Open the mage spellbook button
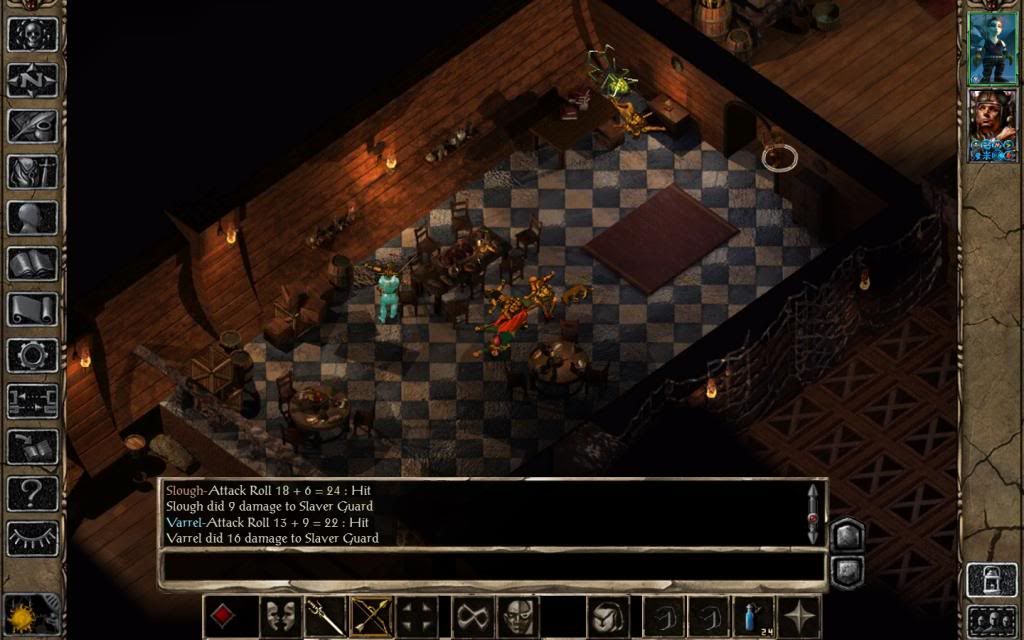The width and height of the screenshot is (1024, 640). (x=33, y=264)
